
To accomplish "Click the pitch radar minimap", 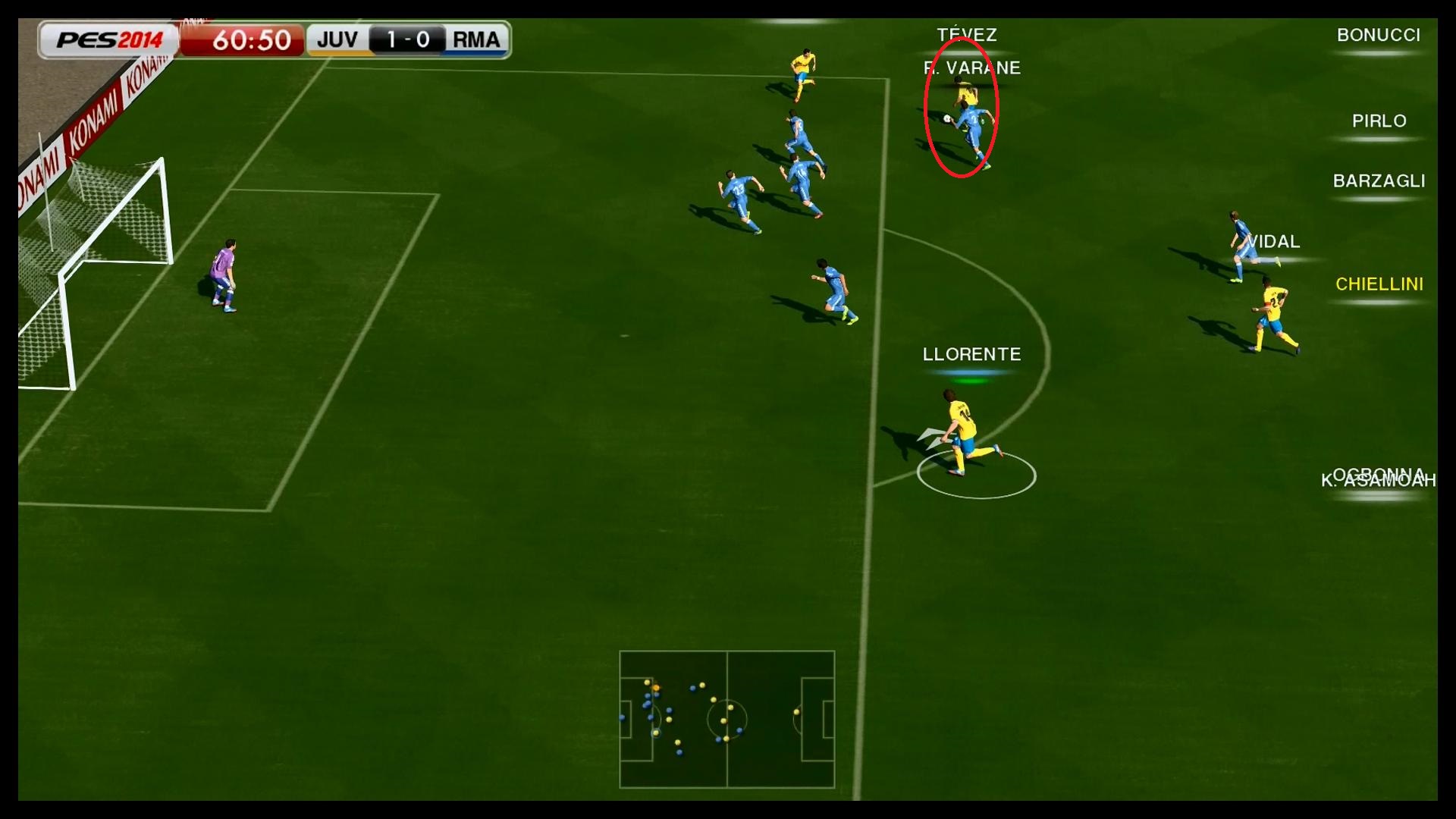I will pyautogui.click(x=726, y=719).
